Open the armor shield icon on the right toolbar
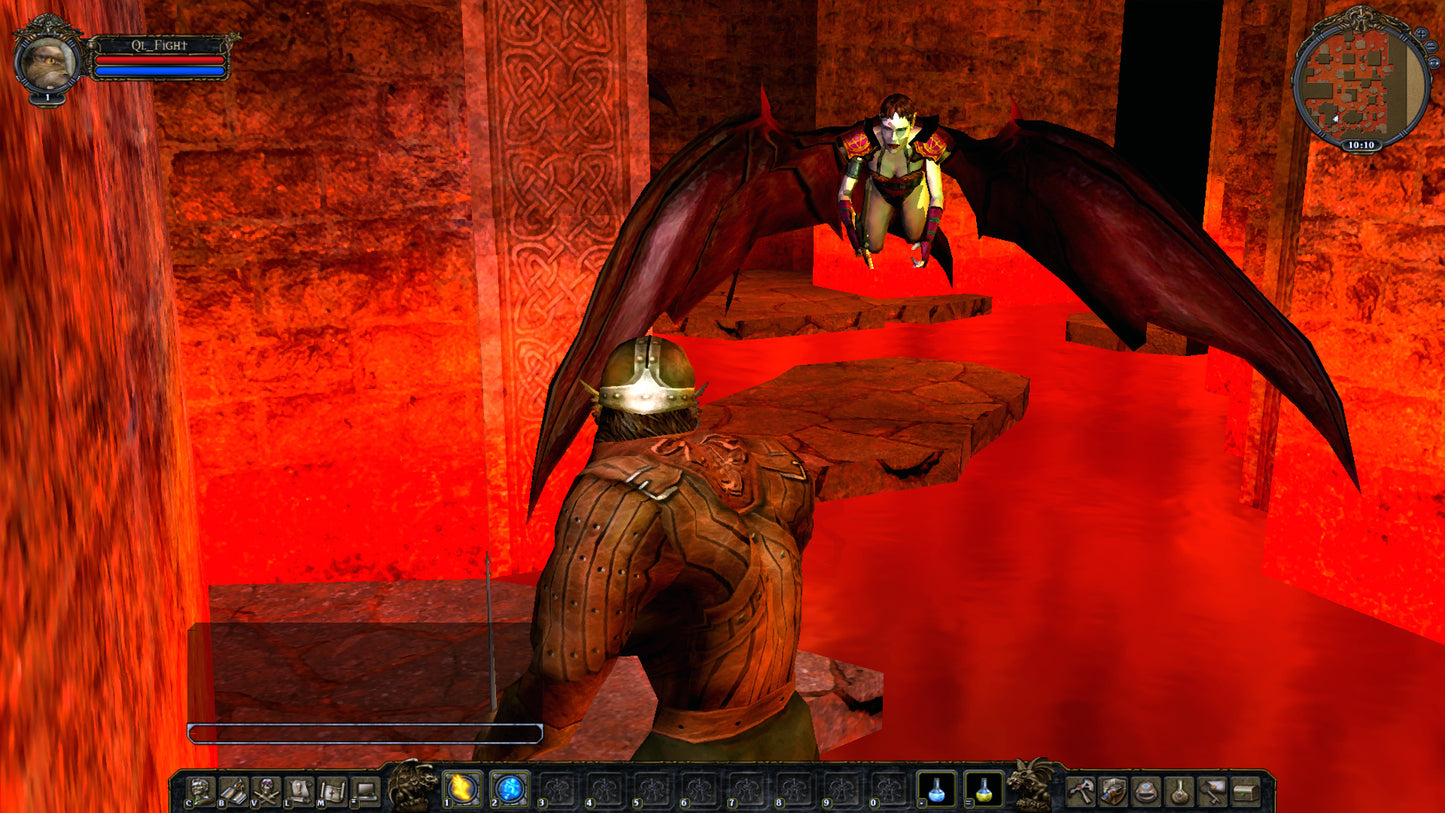This screenshot has width=1445, height=813. tap(1113, 789)
